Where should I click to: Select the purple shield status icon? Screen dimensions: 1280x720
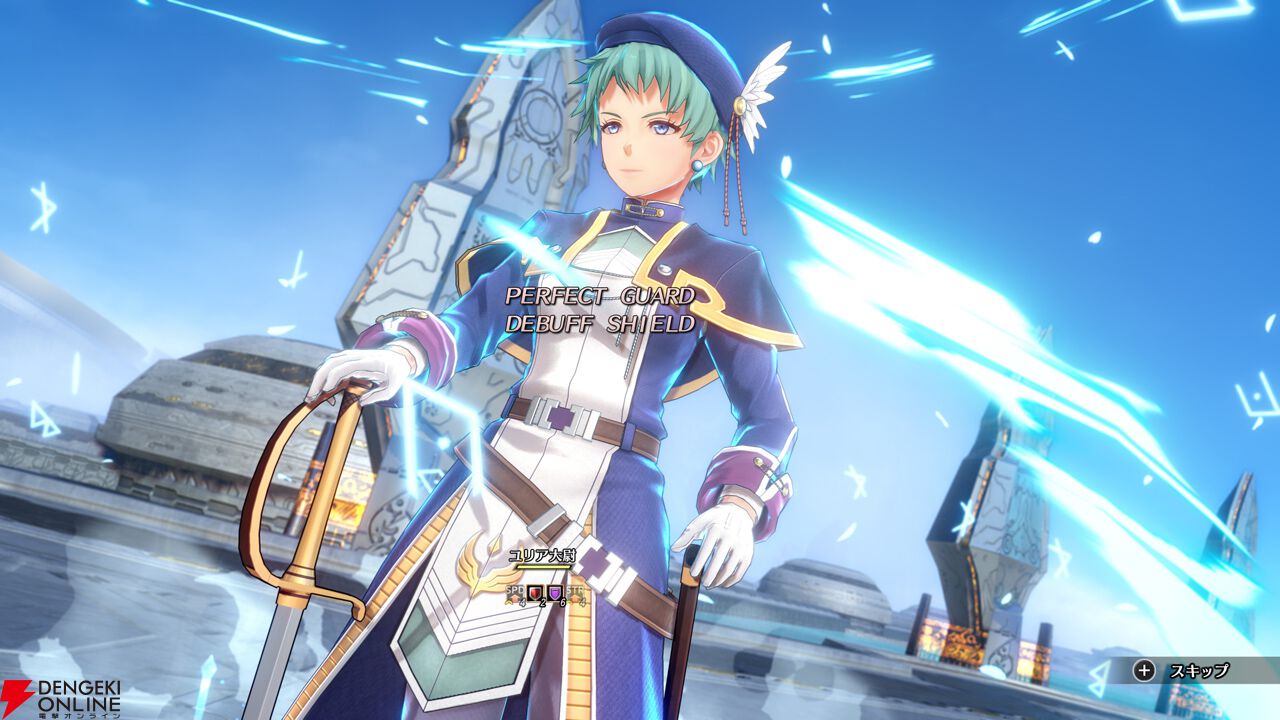(555, 593)
